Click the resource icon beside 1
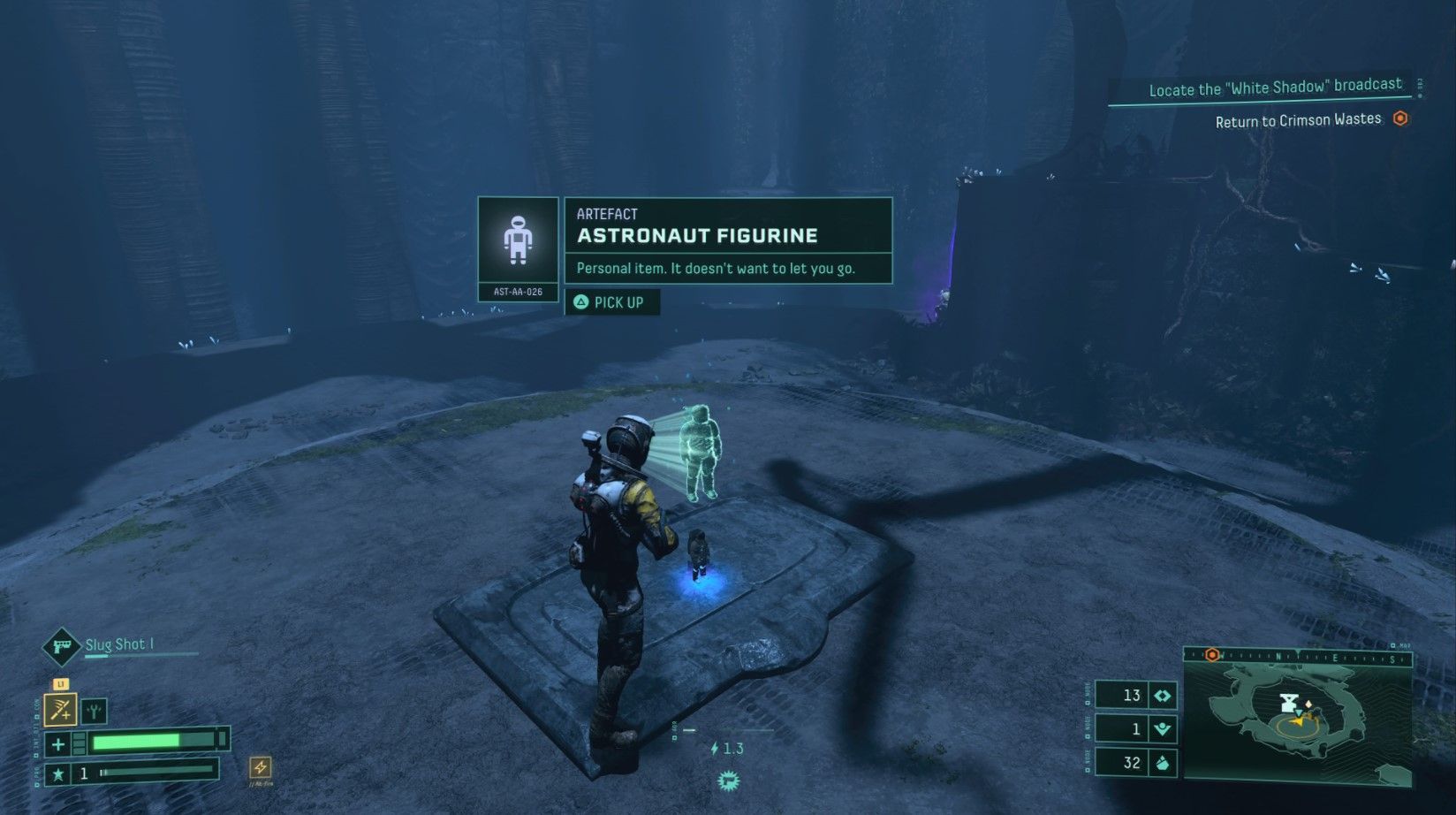Screen dimensions: 1456x815 point(1163,729)
